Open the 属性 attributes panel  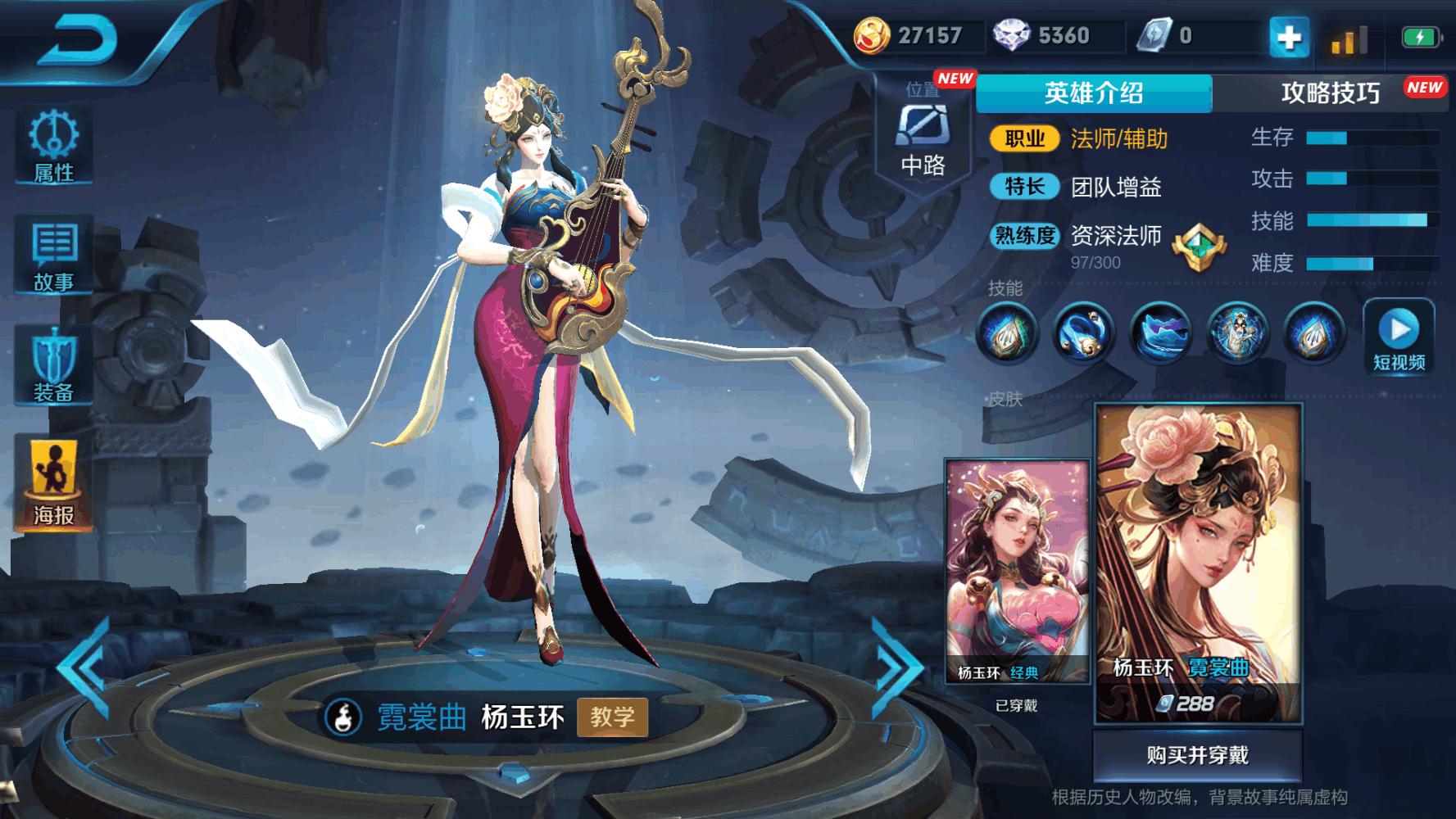pyautogui.click(x=53, y=147)
